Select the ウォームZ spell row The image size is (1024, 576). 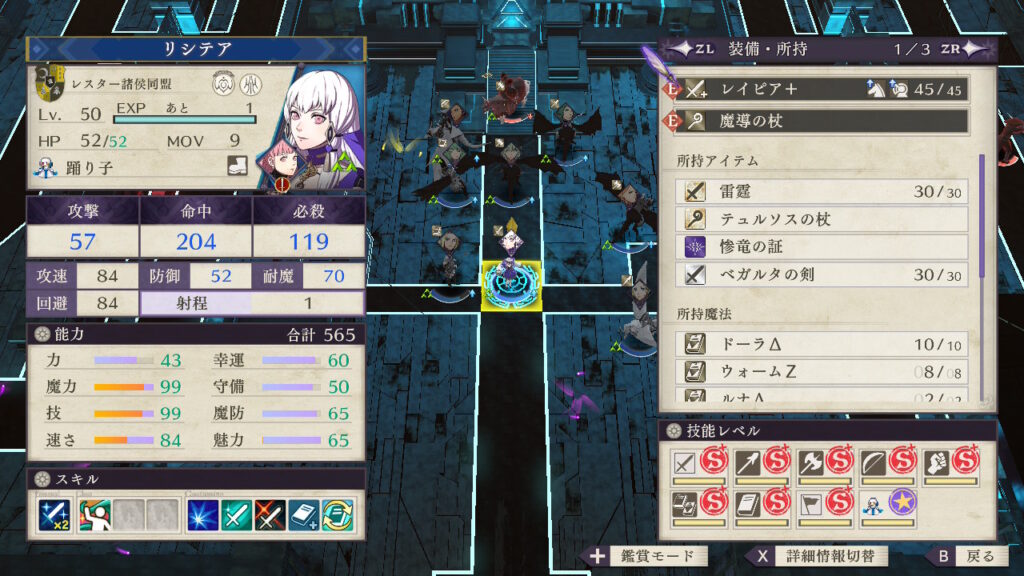[x=825, y=372]
